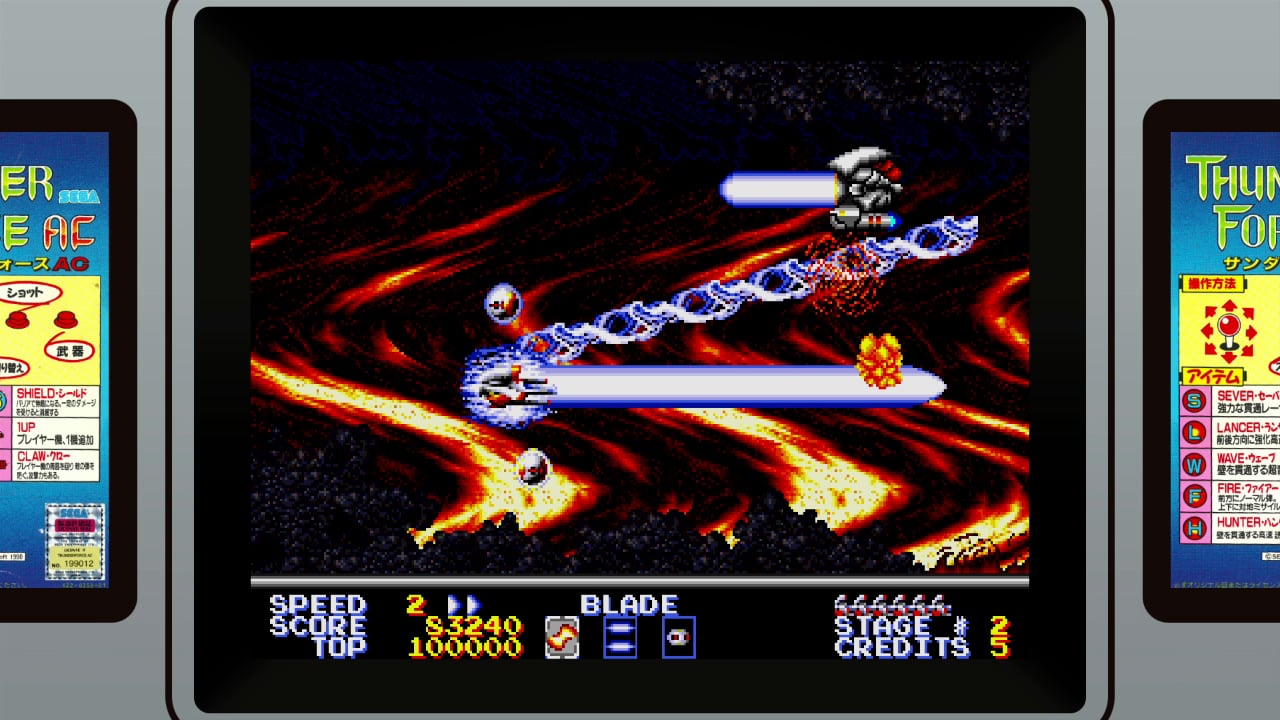Select the 操作方法 label on the right panel
Image resolution: width=1280 pixels, height=720 pixels.
[1213, 282]
